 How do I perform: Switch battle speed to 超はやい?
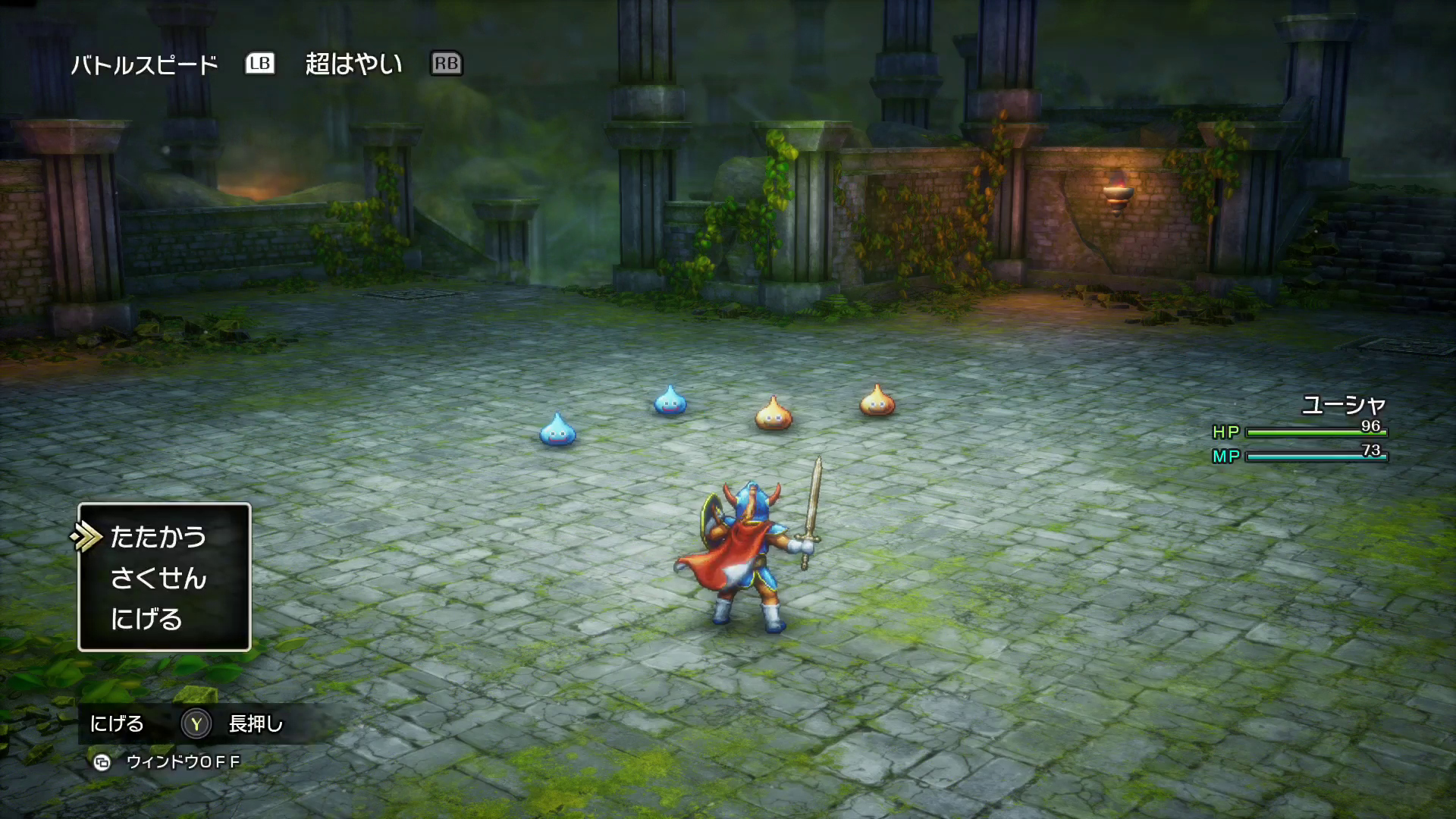353,65
